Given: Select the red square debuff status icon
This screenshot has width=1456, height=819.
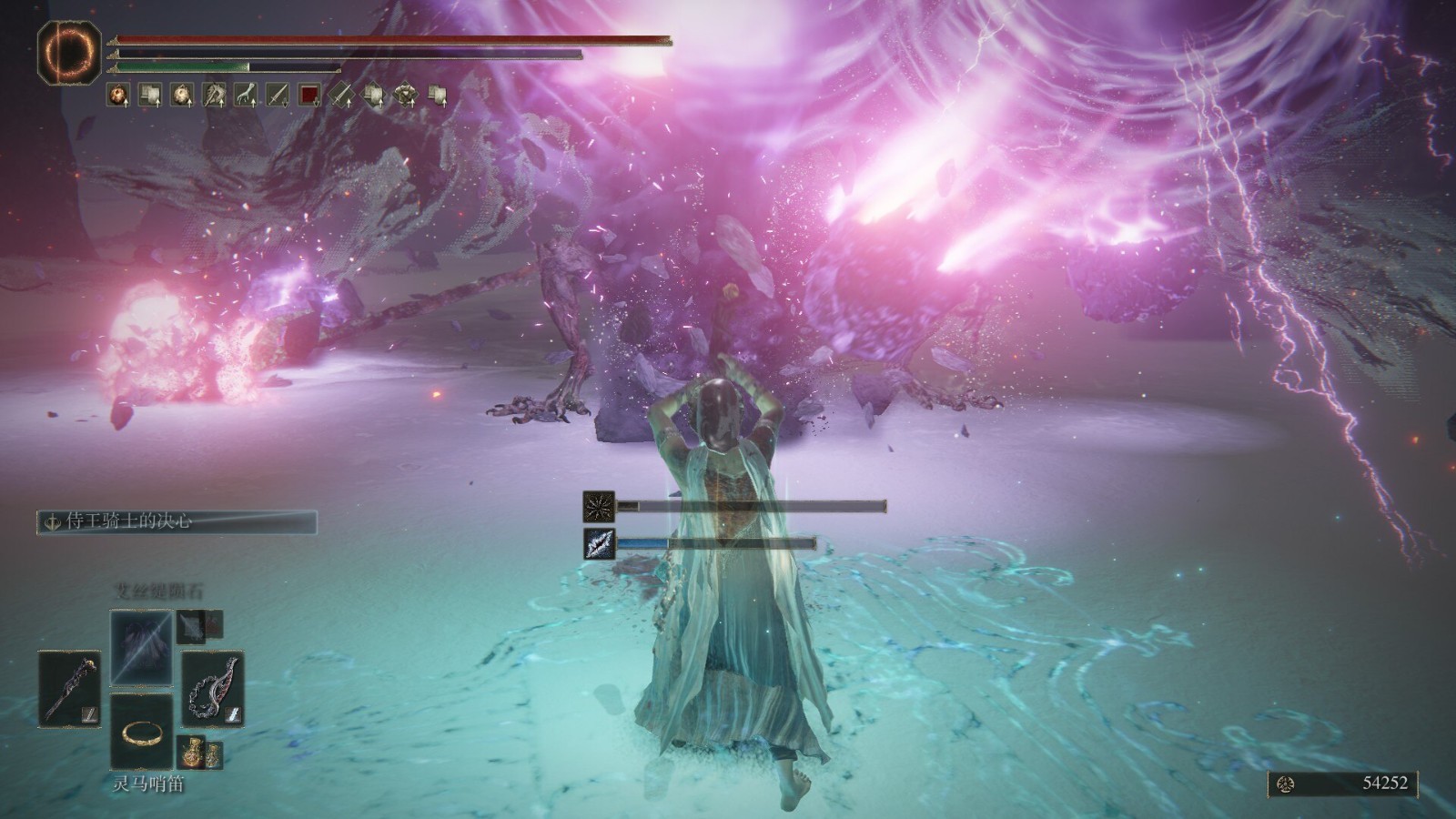Looking at the screenshot, I should pyautogui.click(x=309, y=94).
